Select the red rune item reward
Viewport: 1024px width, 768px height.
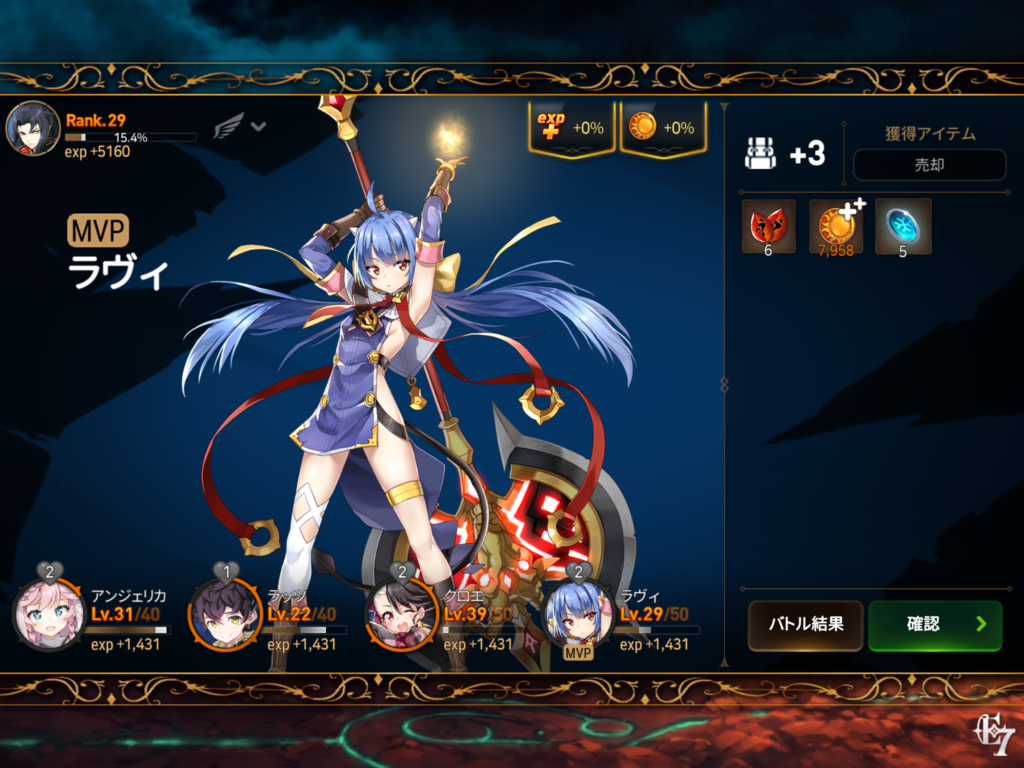pos(768,226)
